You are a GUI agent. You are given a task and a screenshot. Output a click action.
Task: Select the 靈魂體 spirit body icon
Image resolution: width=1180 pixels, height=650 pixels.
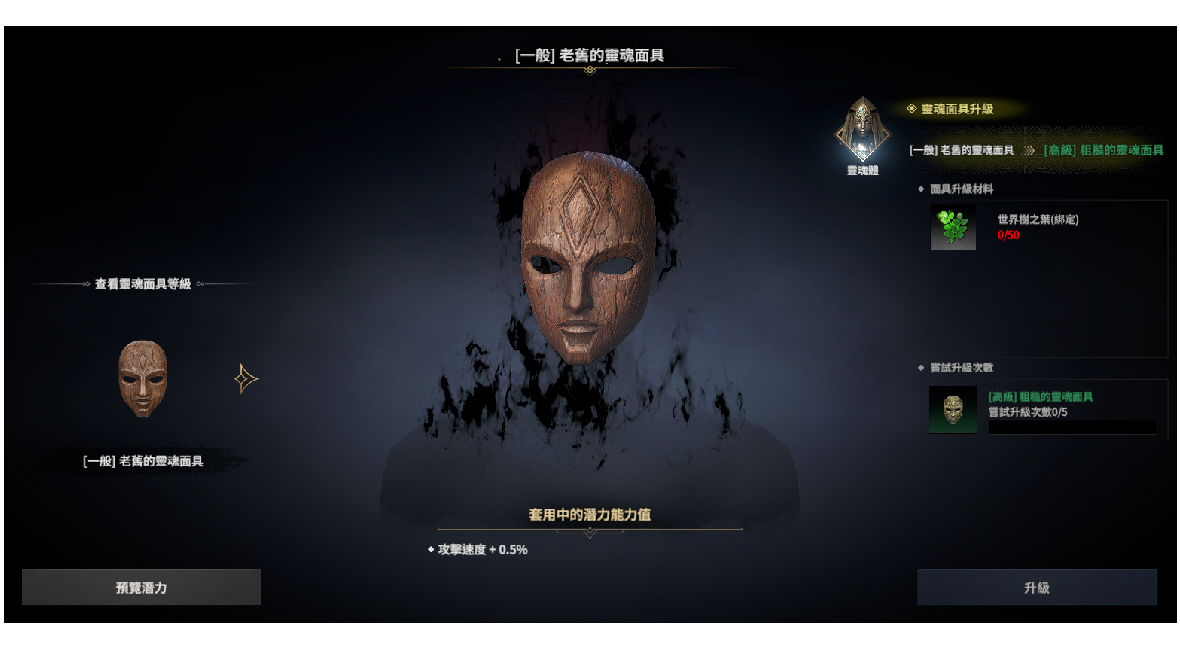tap(862, 130)
